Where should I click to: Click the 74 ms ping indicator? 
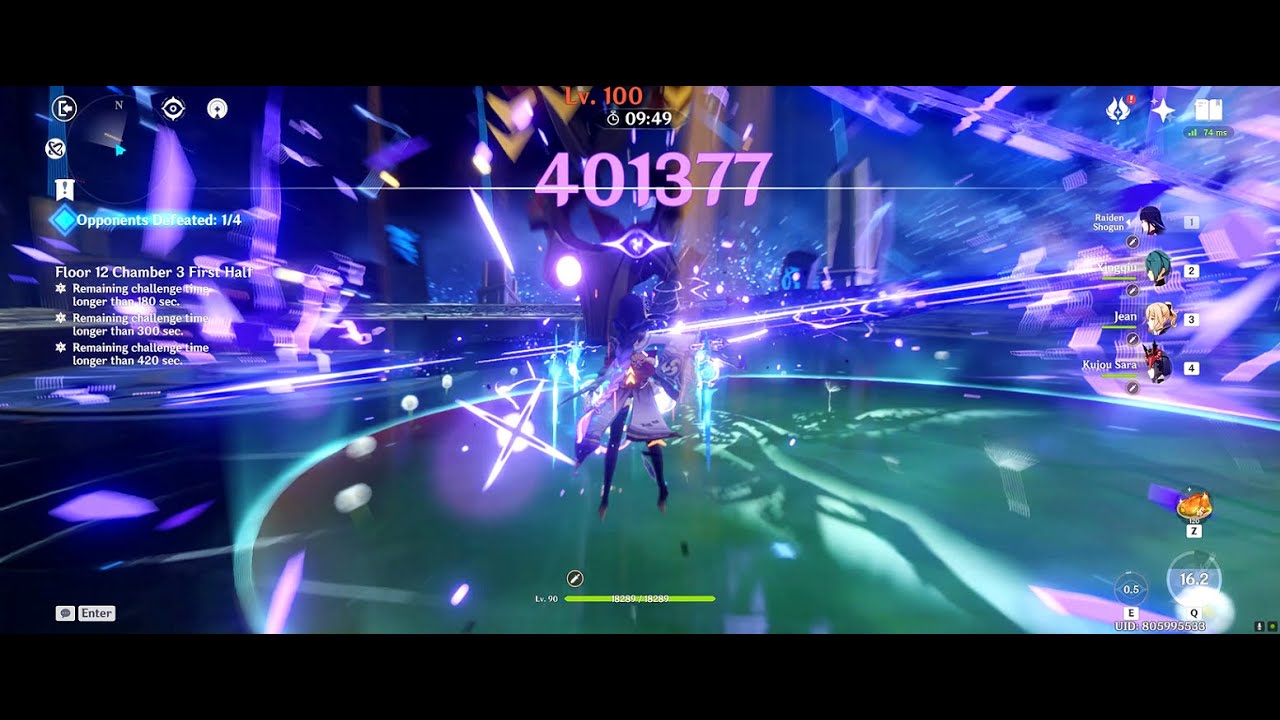[x=1205, y=131]
